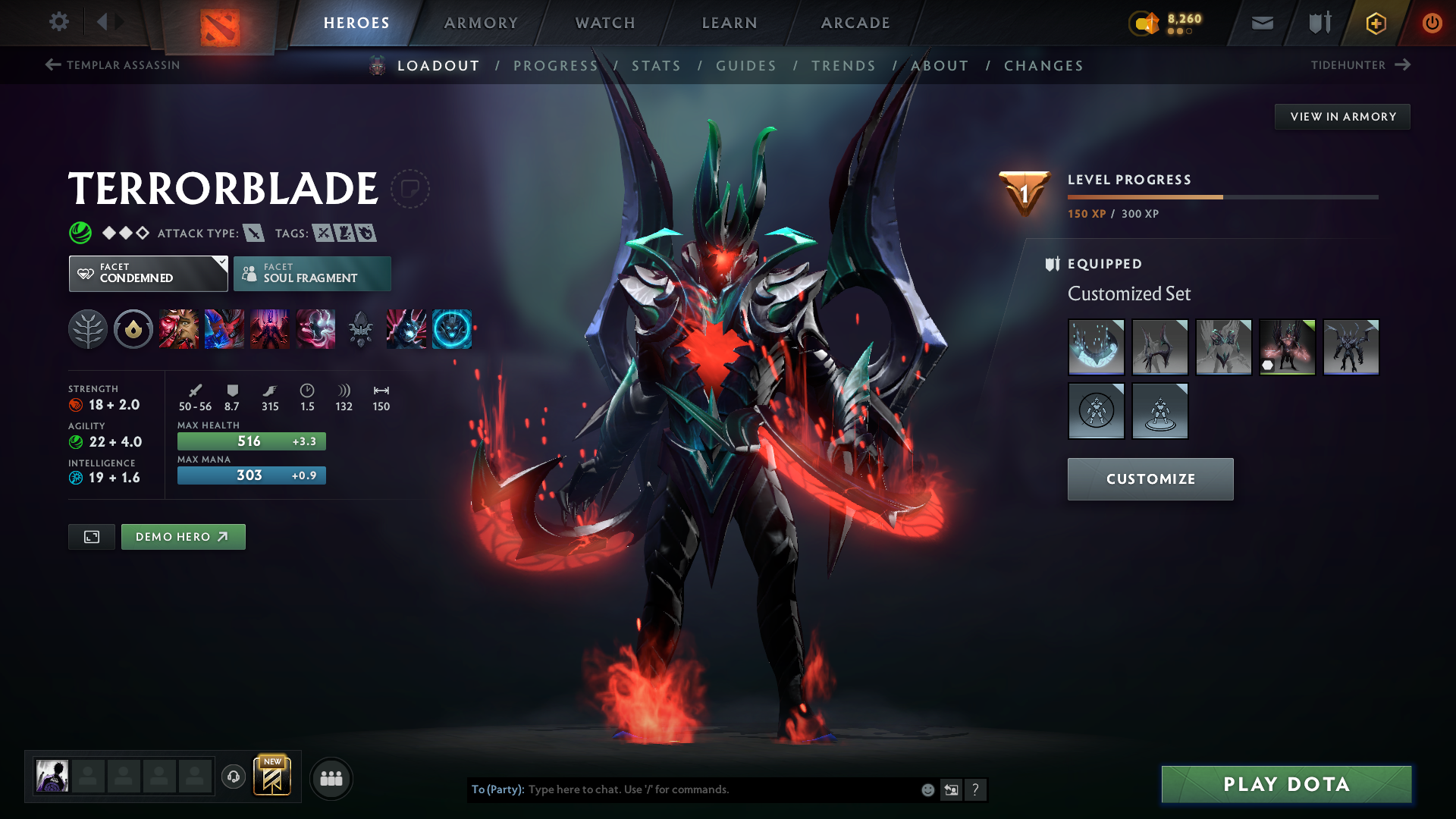
Task: Click the Demo Hero button
Action: coord(183,536)
